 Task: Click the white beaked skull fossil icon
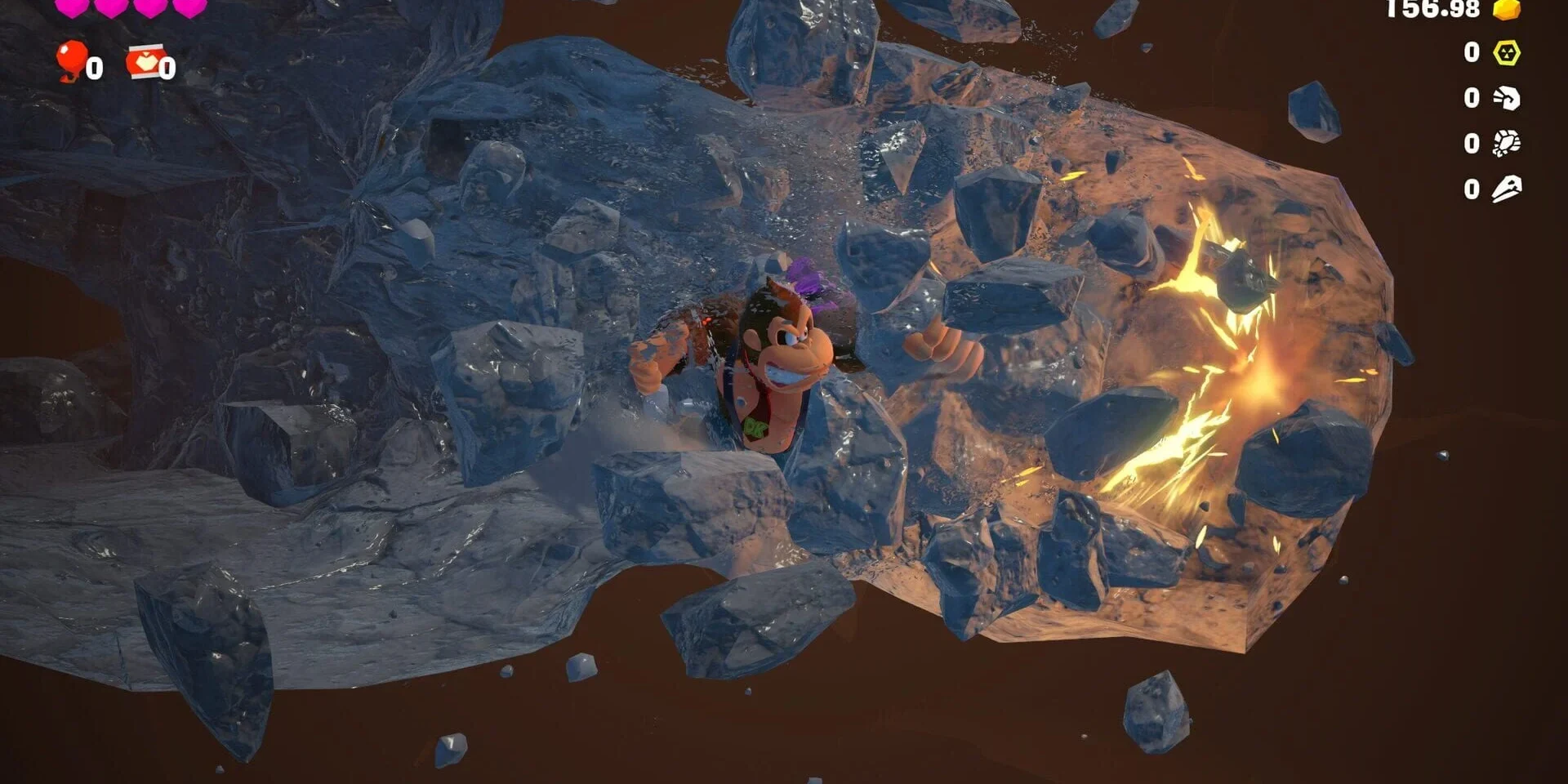(x=1507, y=189)
